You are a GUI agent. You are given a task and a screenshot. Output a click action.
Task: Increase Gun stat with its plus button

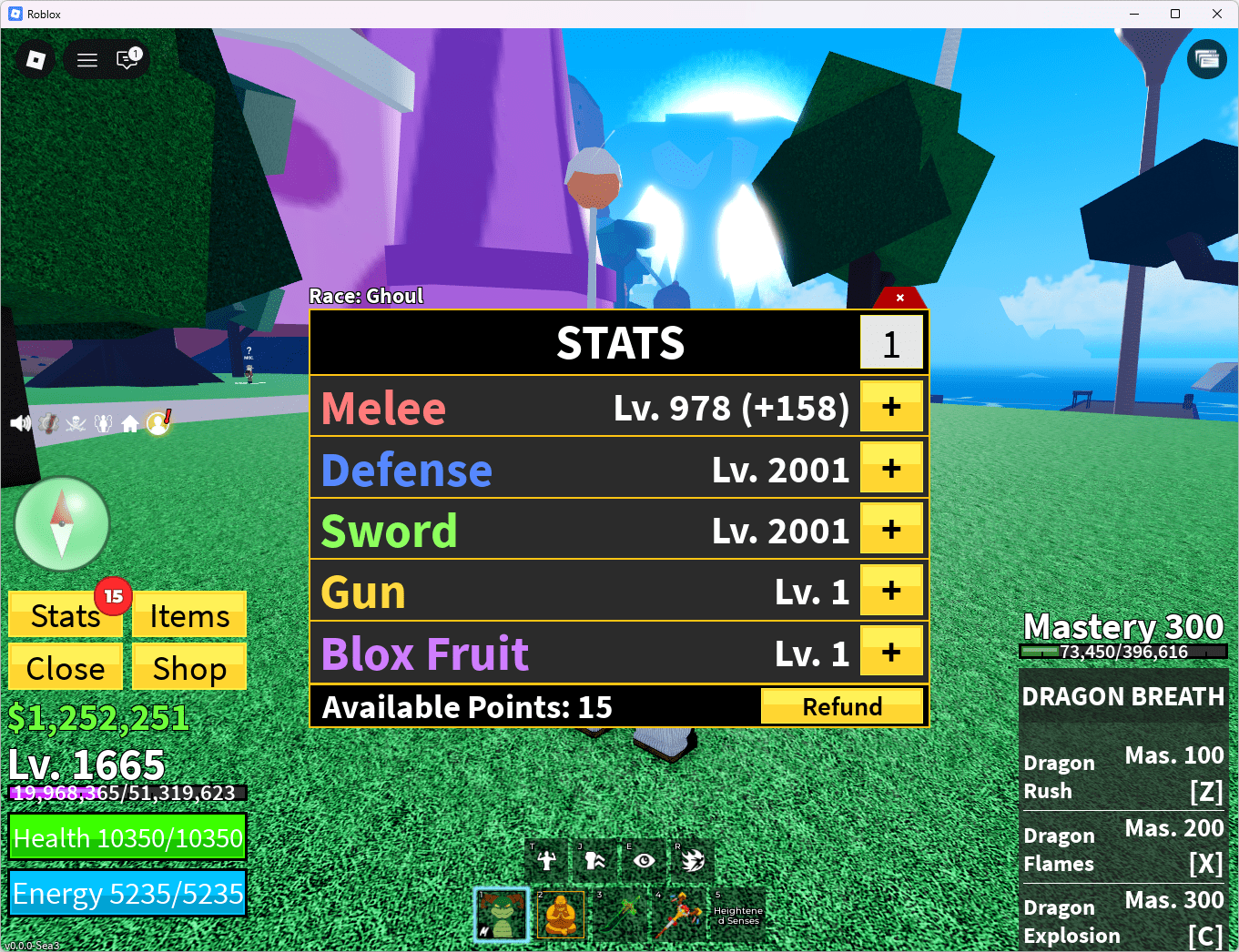tap(891, 590)
